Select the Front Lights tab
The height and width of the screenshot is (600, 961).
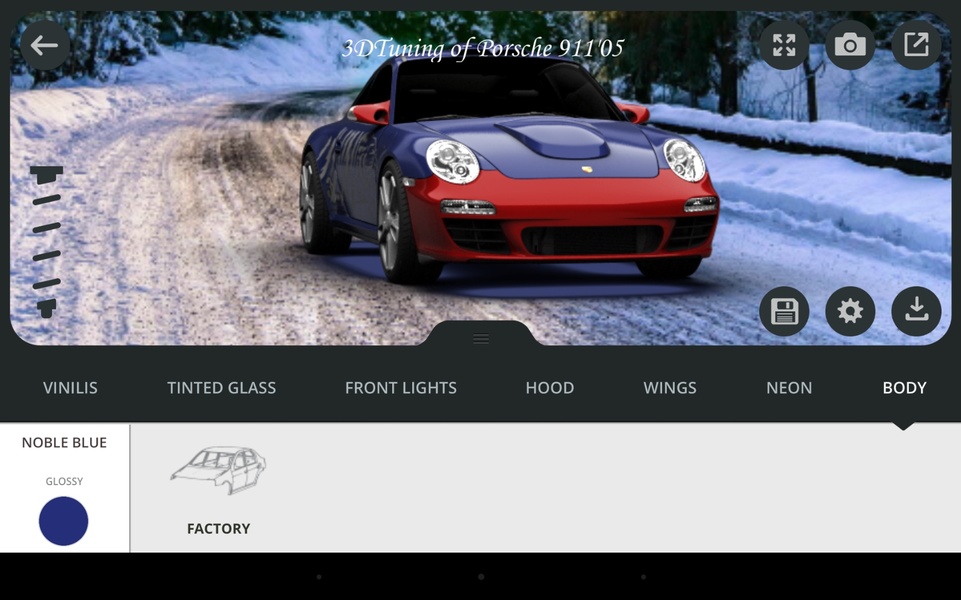pyautogui.click(x=400, y=388)
